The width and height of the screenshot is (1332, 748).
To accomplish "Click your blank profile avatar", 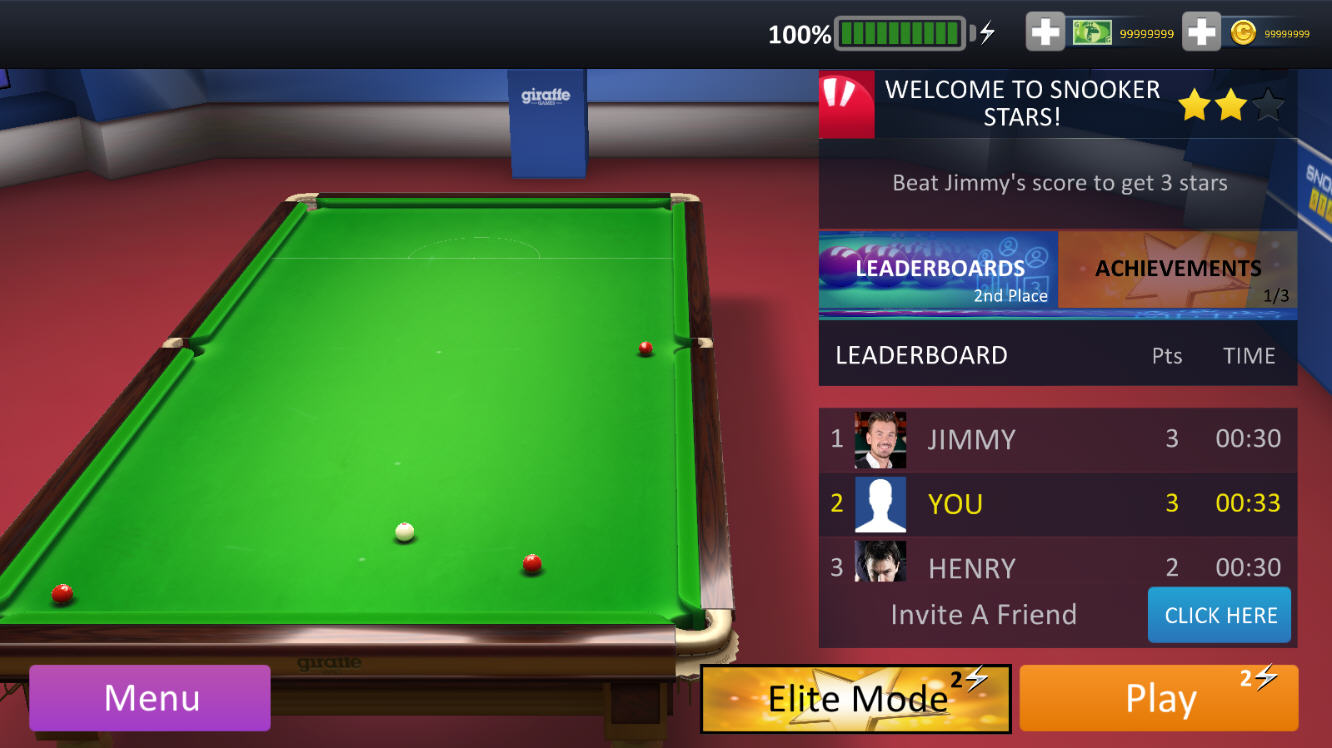I will [x=880, y=504].
